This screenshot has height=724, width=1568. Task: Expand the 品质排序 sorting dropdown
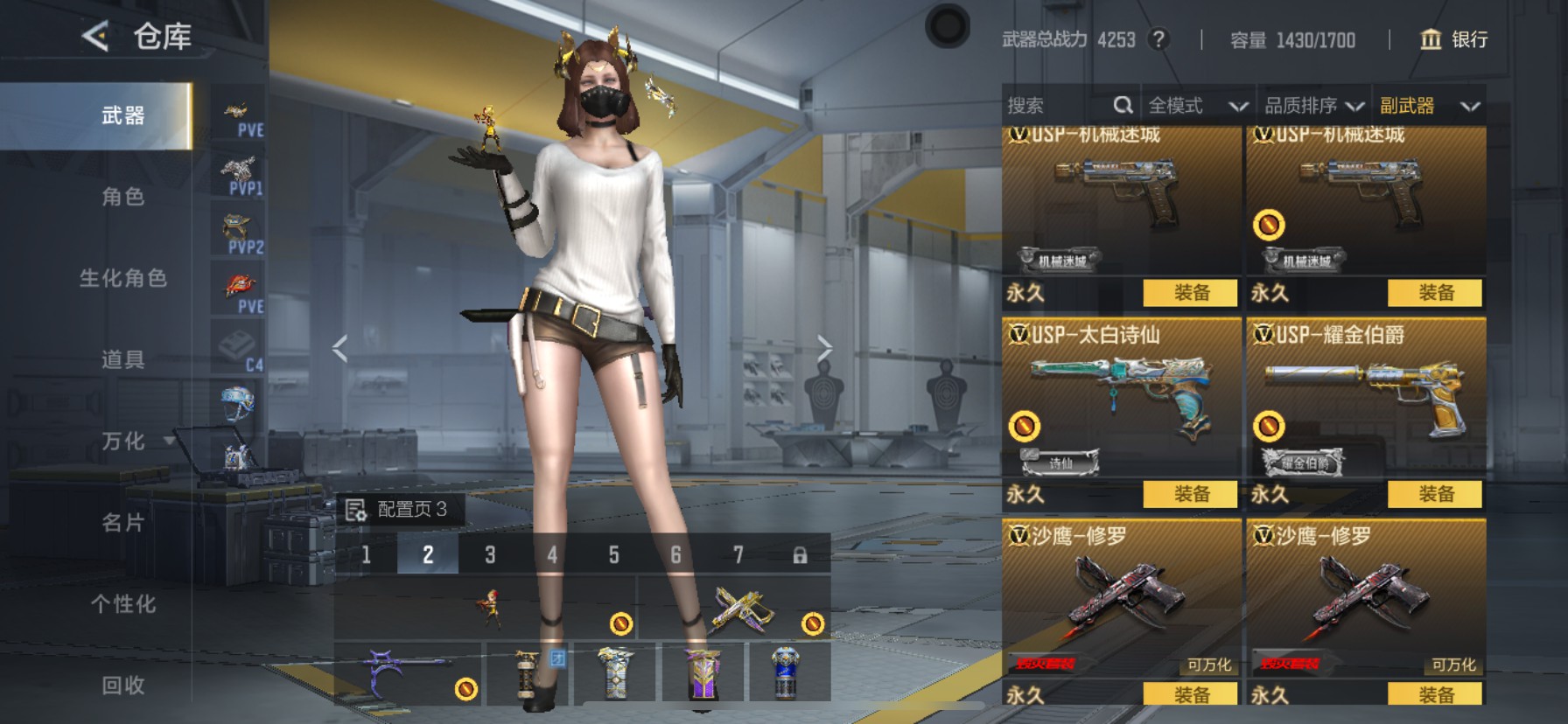tap(1315, 105)
